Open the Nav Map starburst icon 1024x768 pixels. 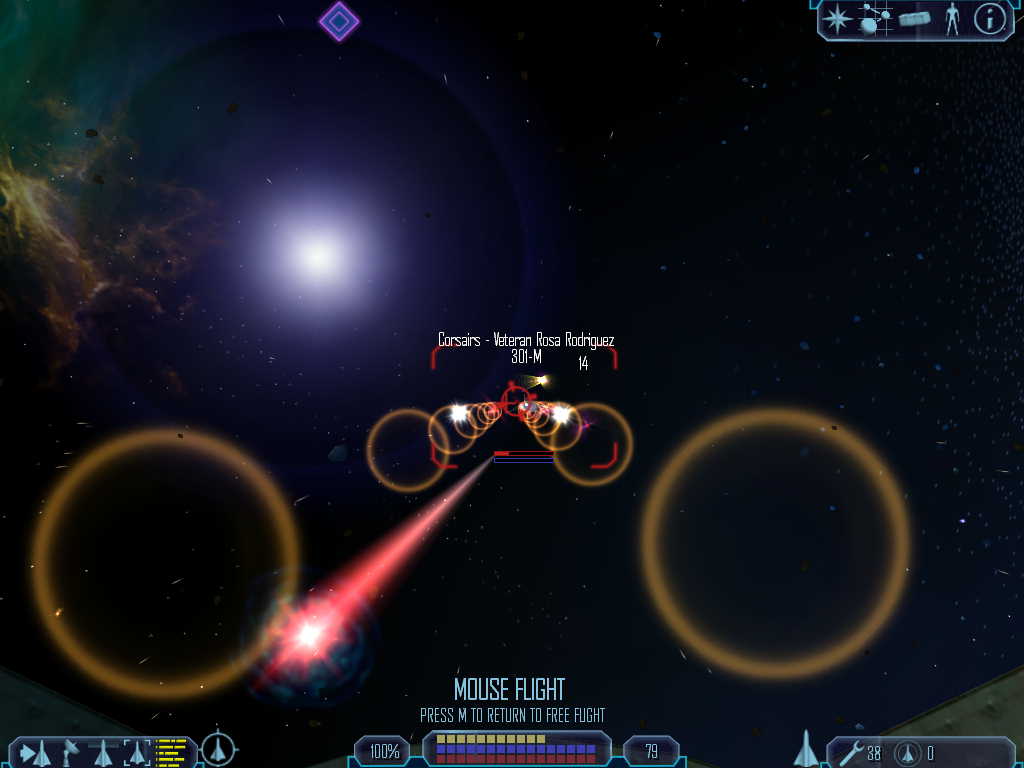[838, 19]
